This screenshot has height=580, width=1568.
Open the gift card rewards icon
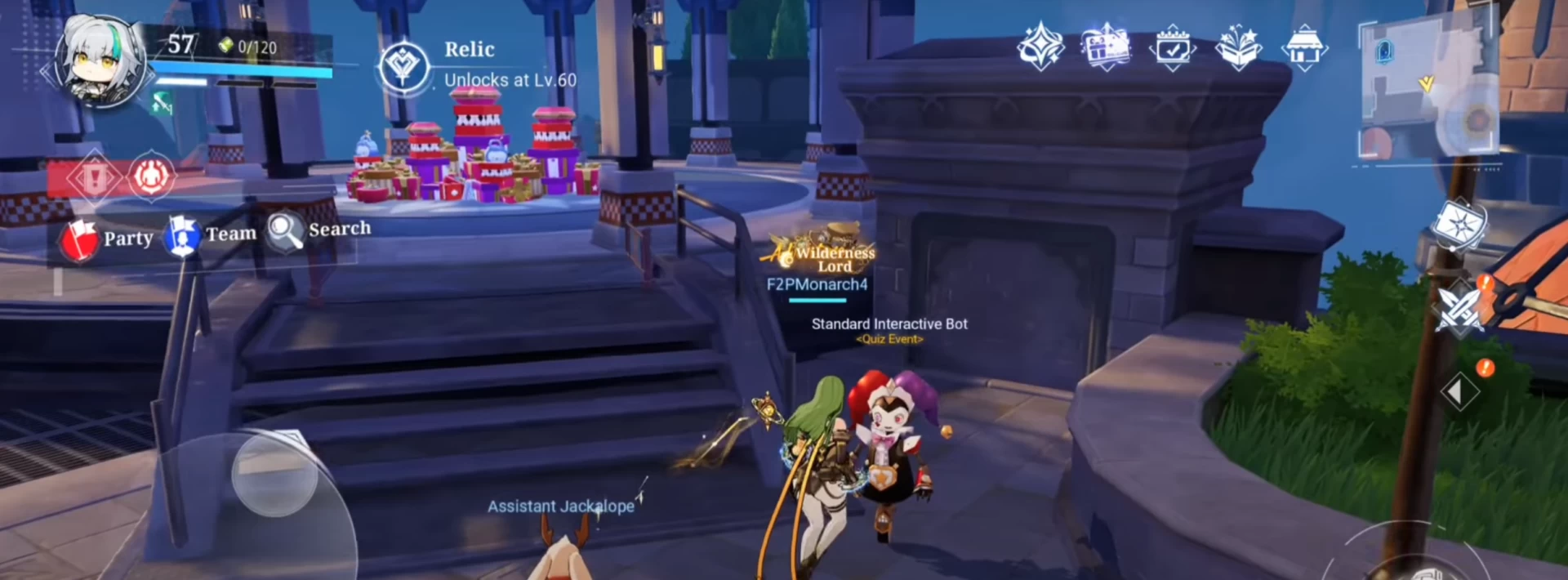(1106, 47)
